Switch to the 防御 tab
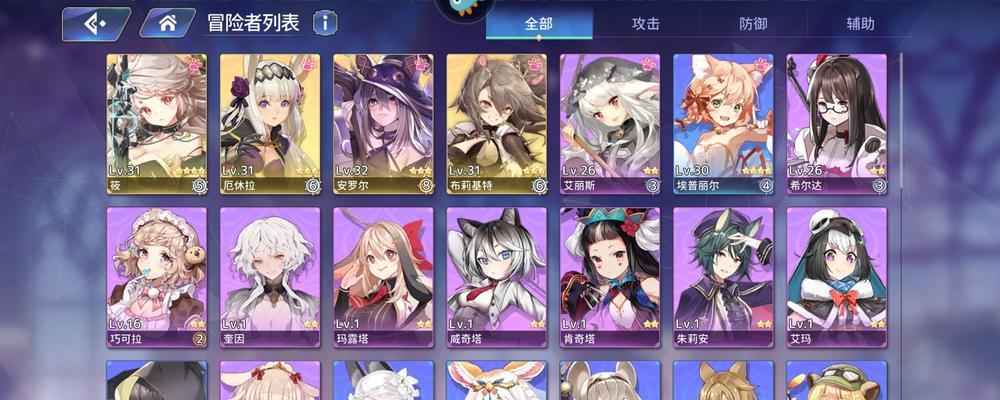 click(753, 24)
